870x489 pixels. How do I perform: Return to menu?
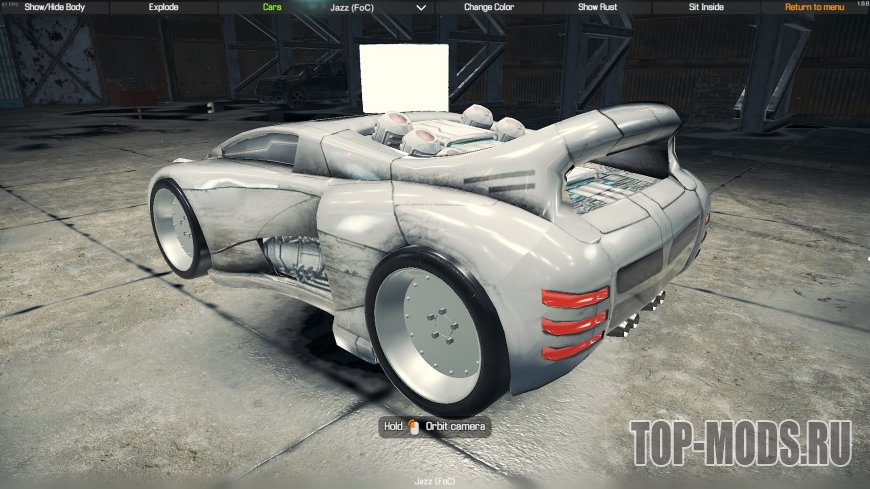coord(815,7)
